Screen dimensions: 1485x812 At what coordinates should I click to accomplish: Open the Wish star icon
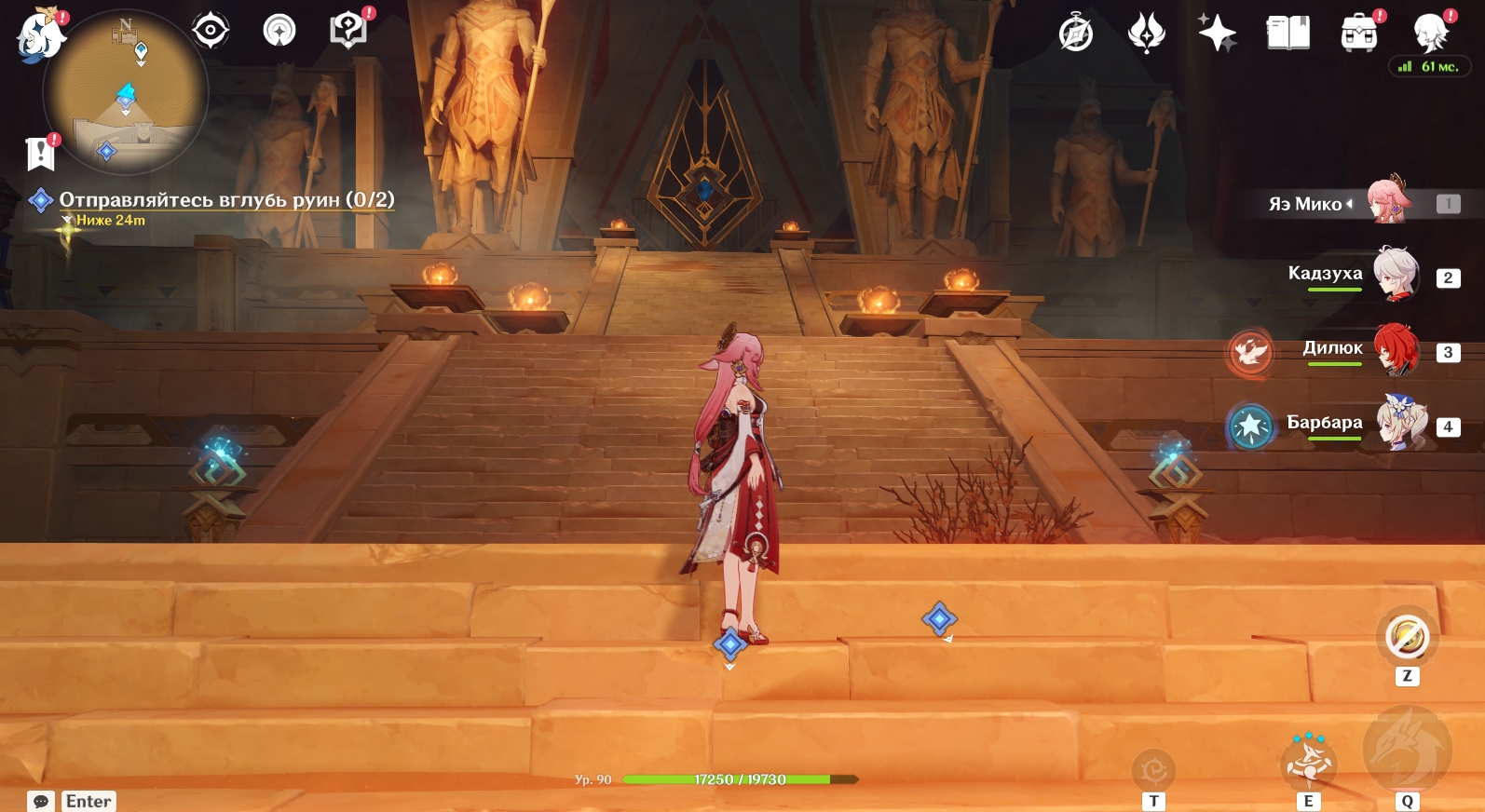(x=1217, y=34)
